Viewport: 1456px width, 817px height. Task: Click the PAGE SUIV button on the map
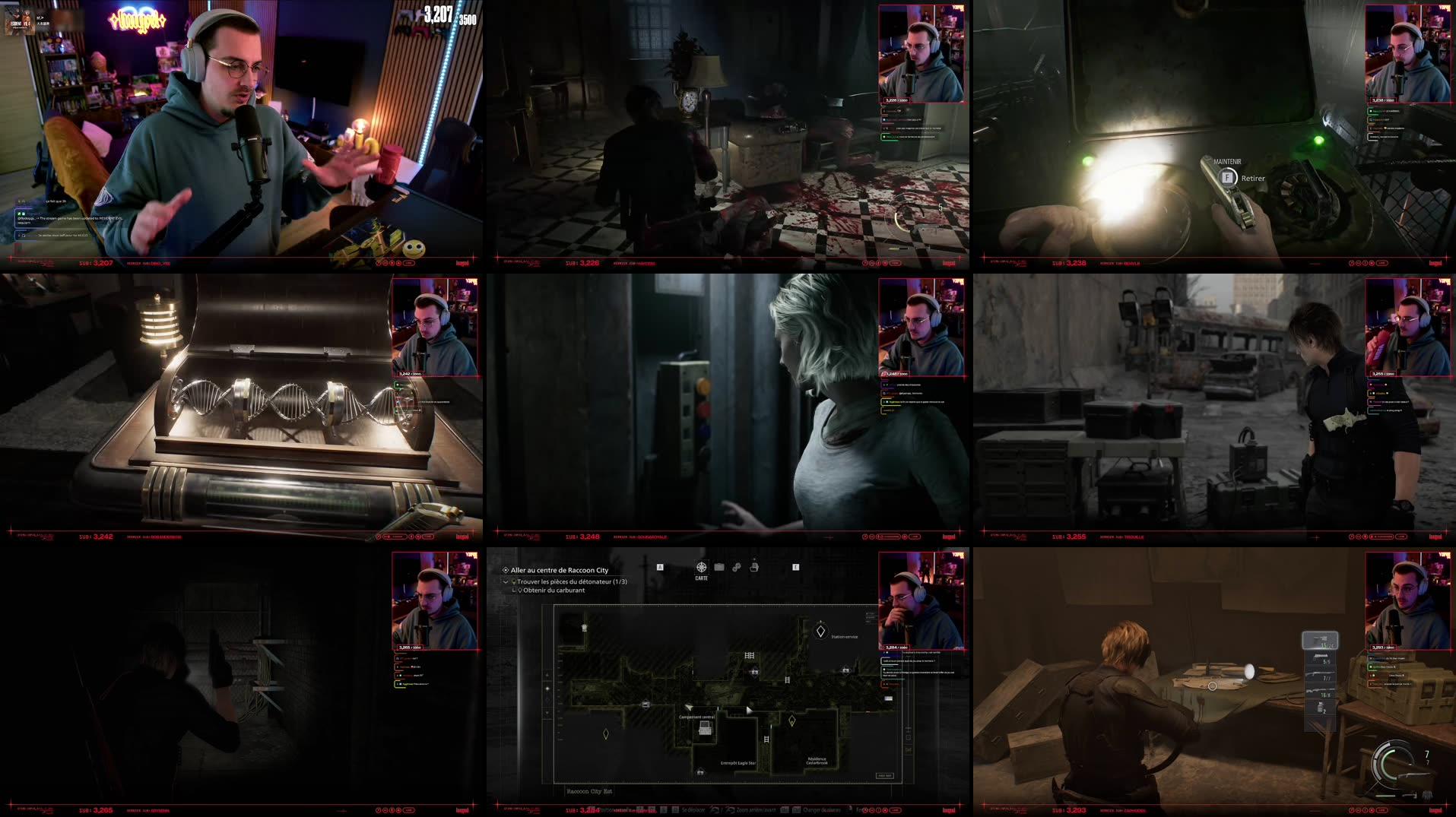point(884,775)
